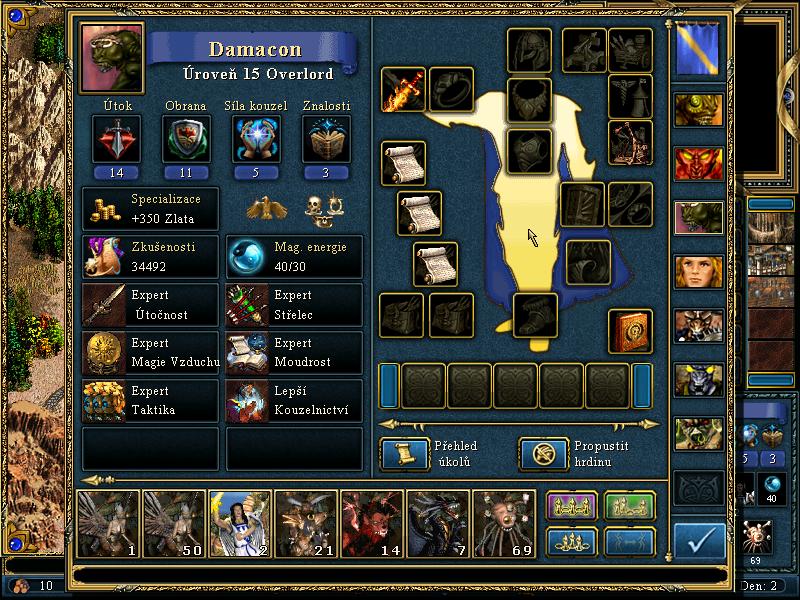
Task: Choose the purple loose formation button
Action: pyautogui.click(x=573, y=507)
